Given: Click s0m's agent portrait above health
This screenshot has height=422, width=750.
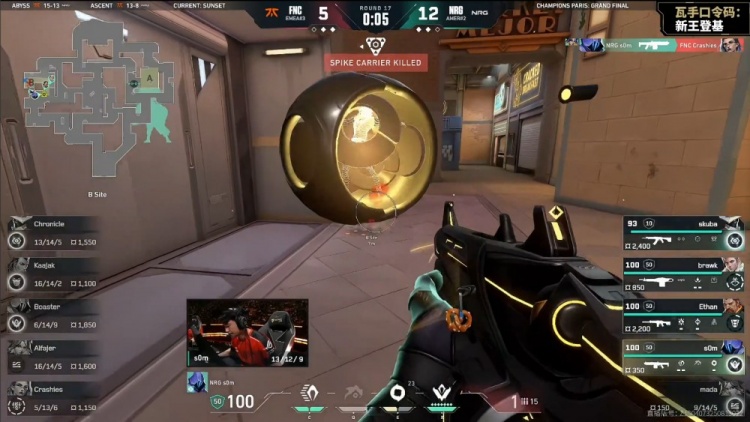Looking at the screenshot, I should (x=195, y=381).
